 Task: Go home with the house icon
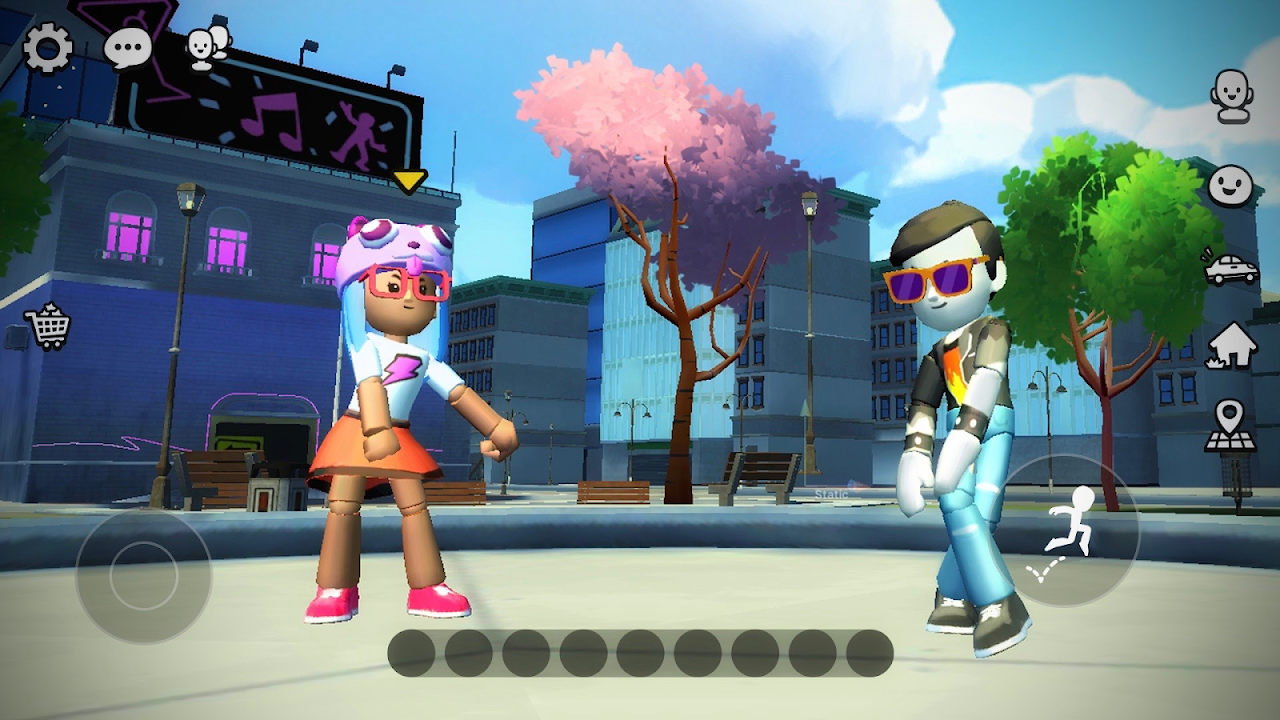[1231, 346]
